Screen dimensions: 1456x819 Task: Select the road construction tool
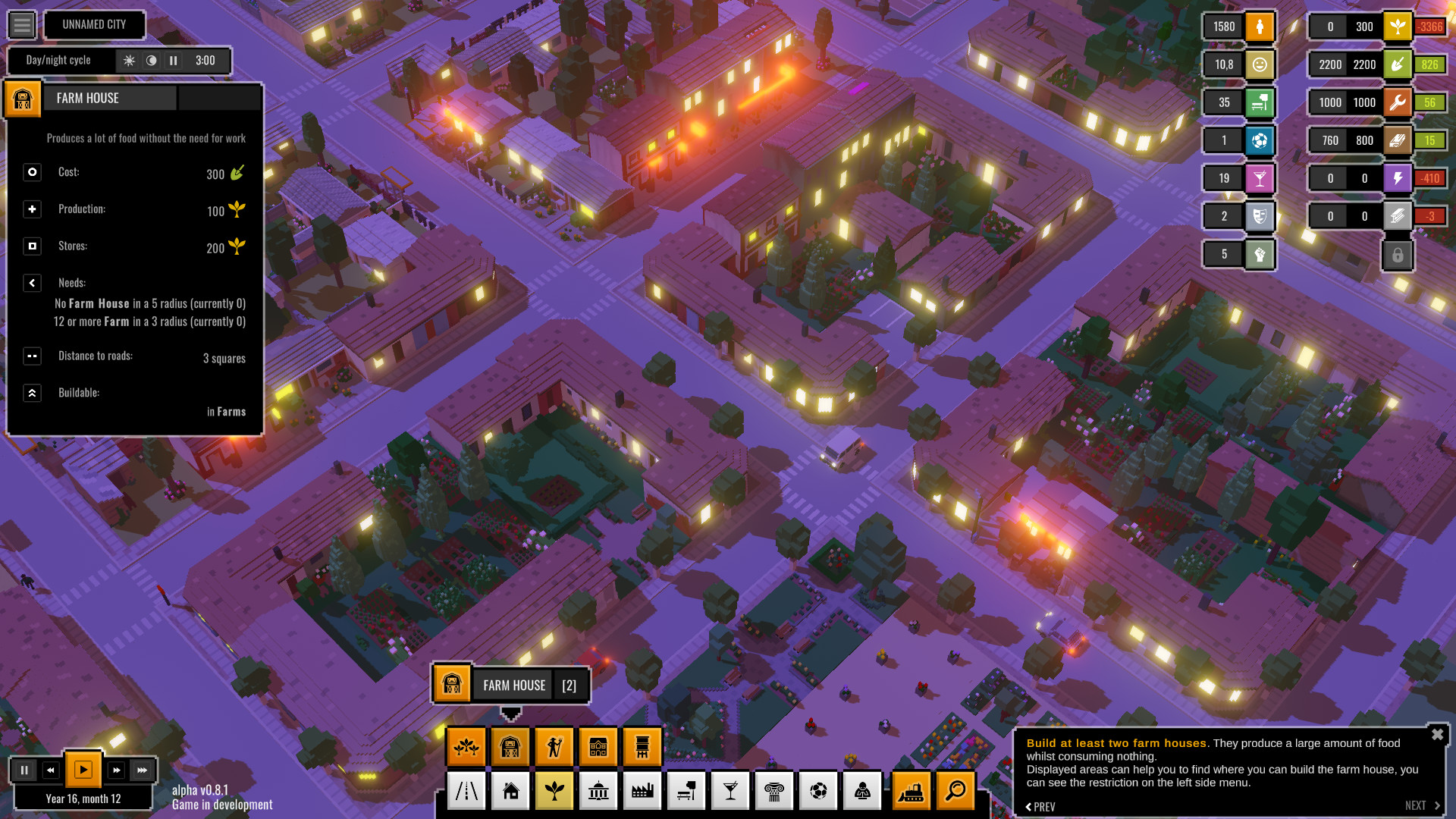466,790
